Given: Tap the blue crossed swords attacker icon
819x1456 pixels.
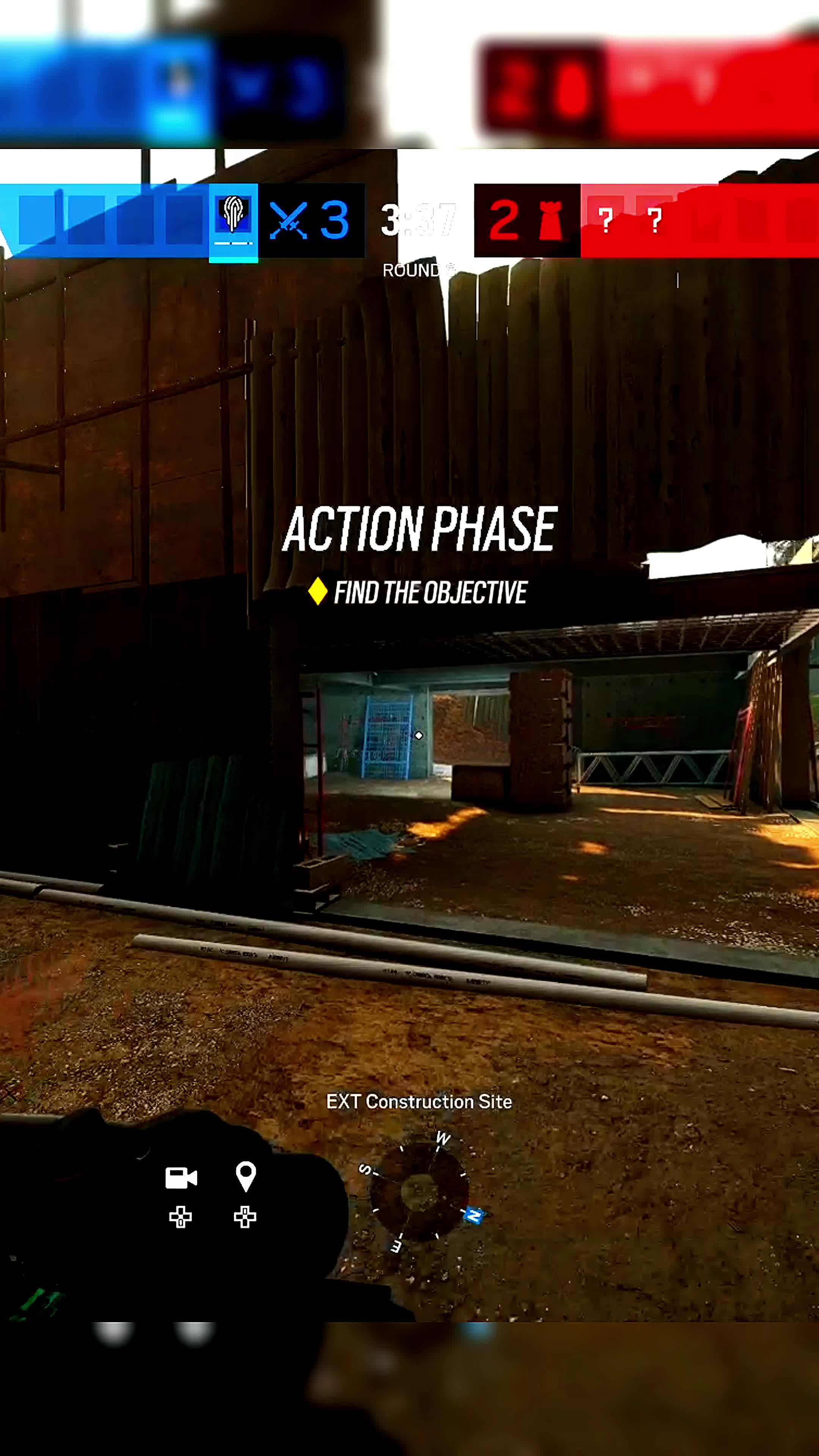Looking at the screenshot, I should click(x=288, y=220).
